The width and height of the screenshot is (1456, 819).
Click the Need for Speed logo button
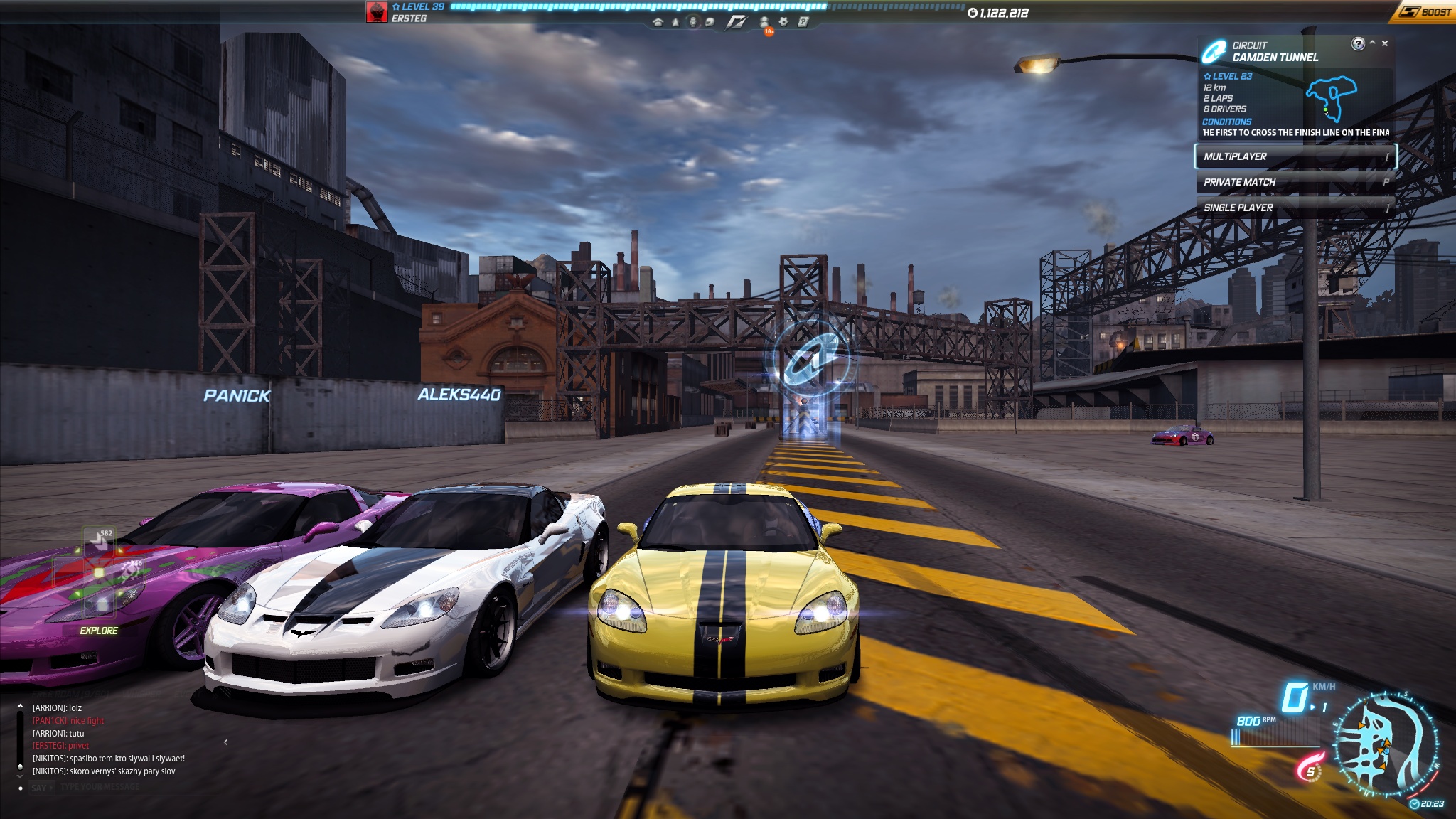pyautogui.click(x=737, y=22)
